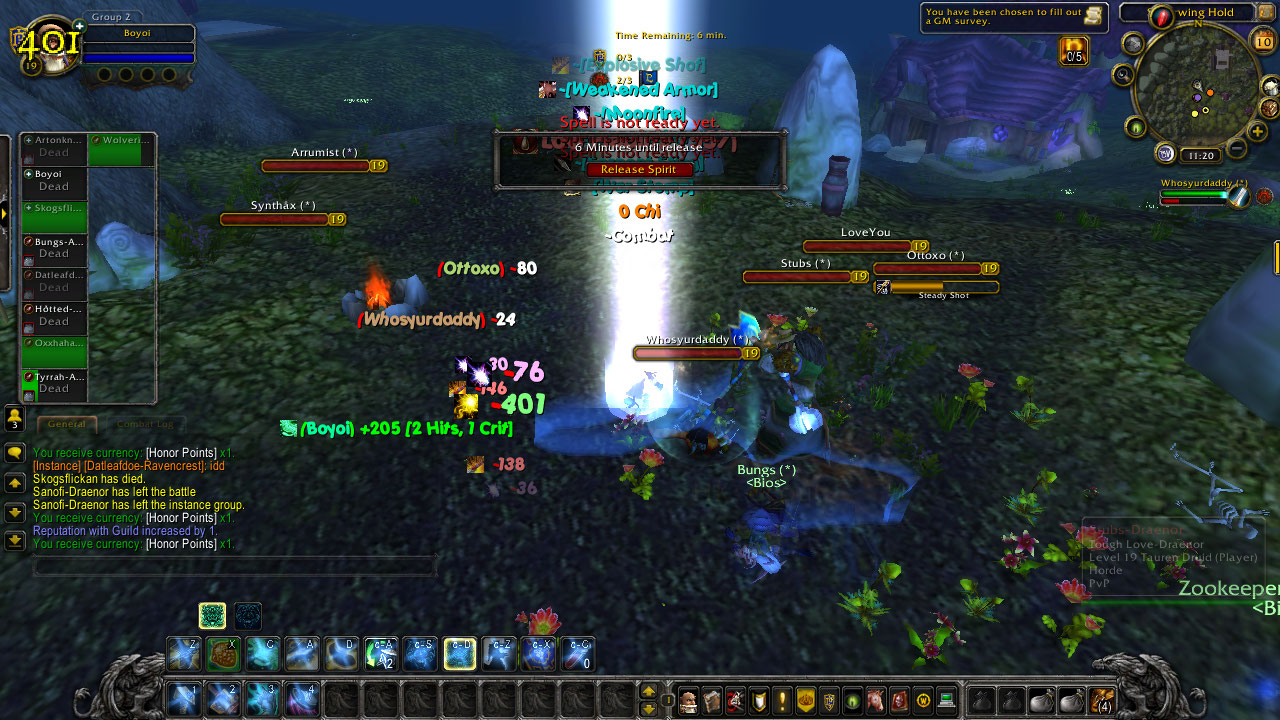Click the Release Spirit button
The height and width of the screenshot is (720, 1280).
(x=639, y=170)
